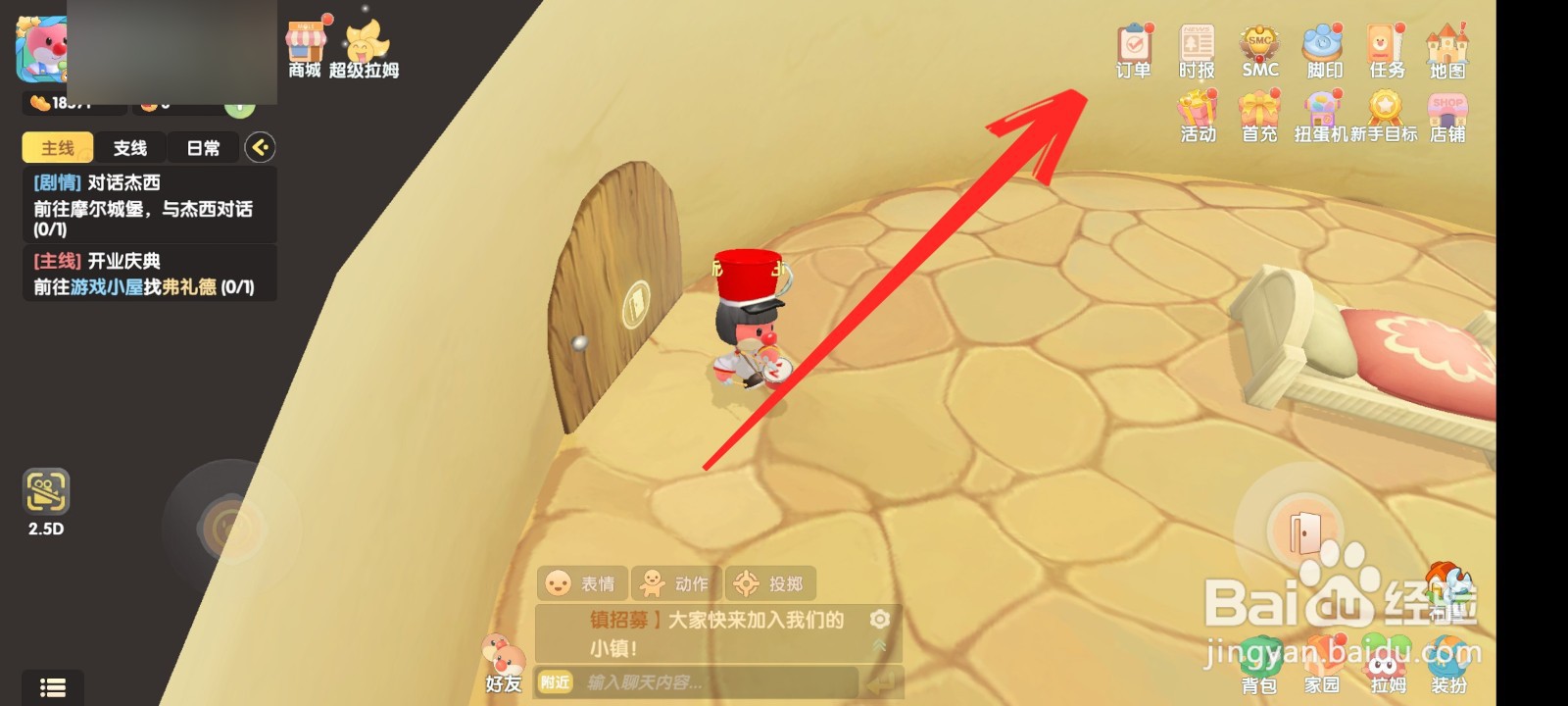Viewport: 1568px width, 706px height.
Task: Toggle the 表情 emote panel
Action: coord(582,582)
